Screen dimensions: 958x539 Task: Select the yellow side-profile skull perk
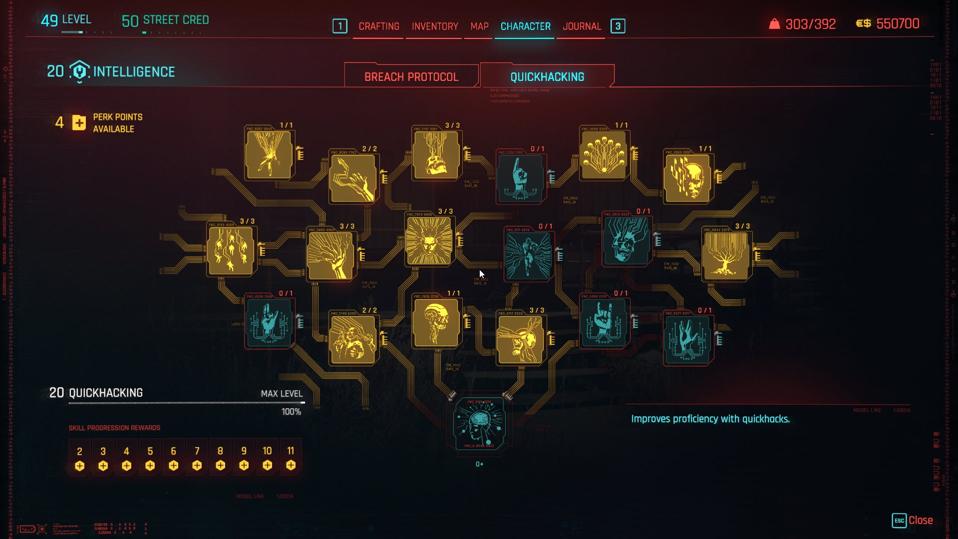[x=436, y=322]
